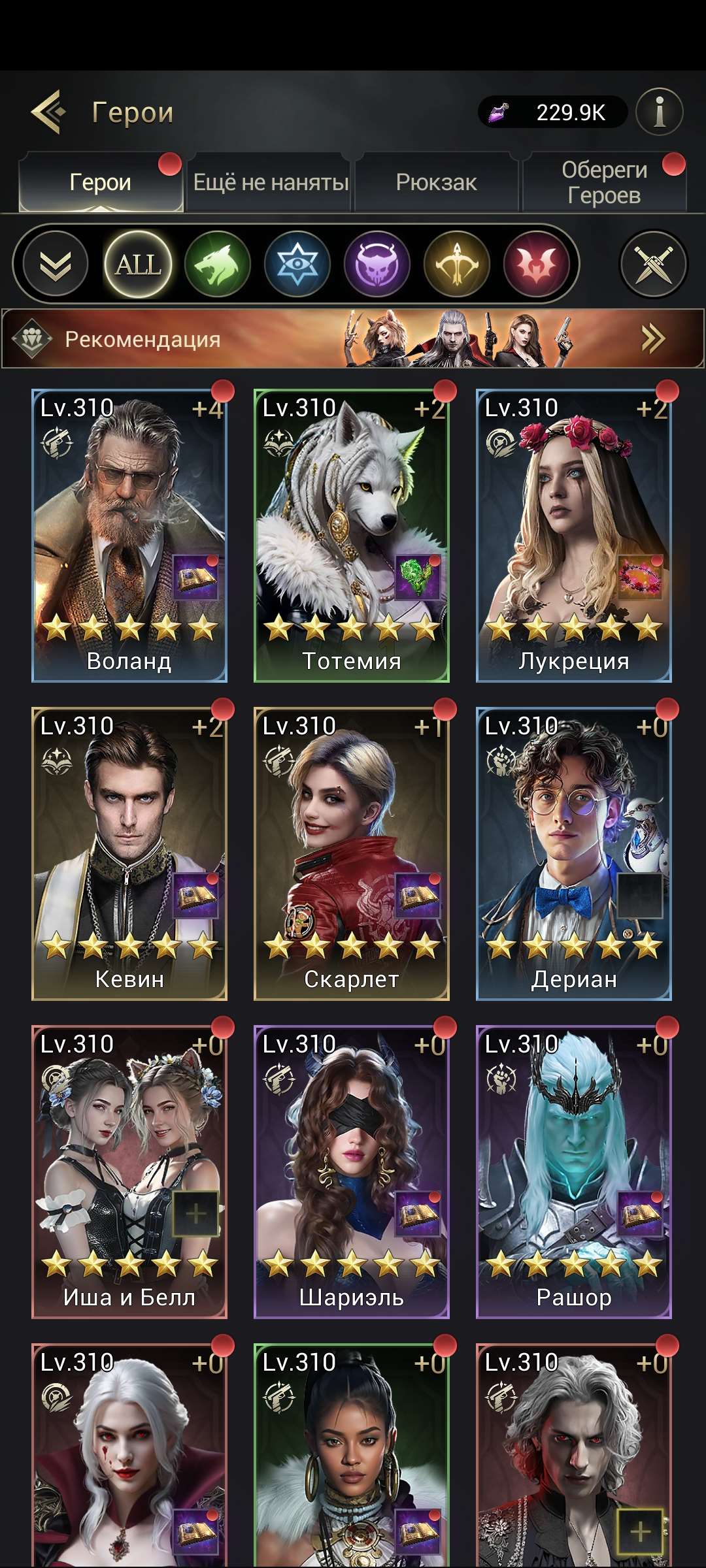706x1568 pixels.
Task: Choose the Тотемия hero card
Action: pos(352,536)
